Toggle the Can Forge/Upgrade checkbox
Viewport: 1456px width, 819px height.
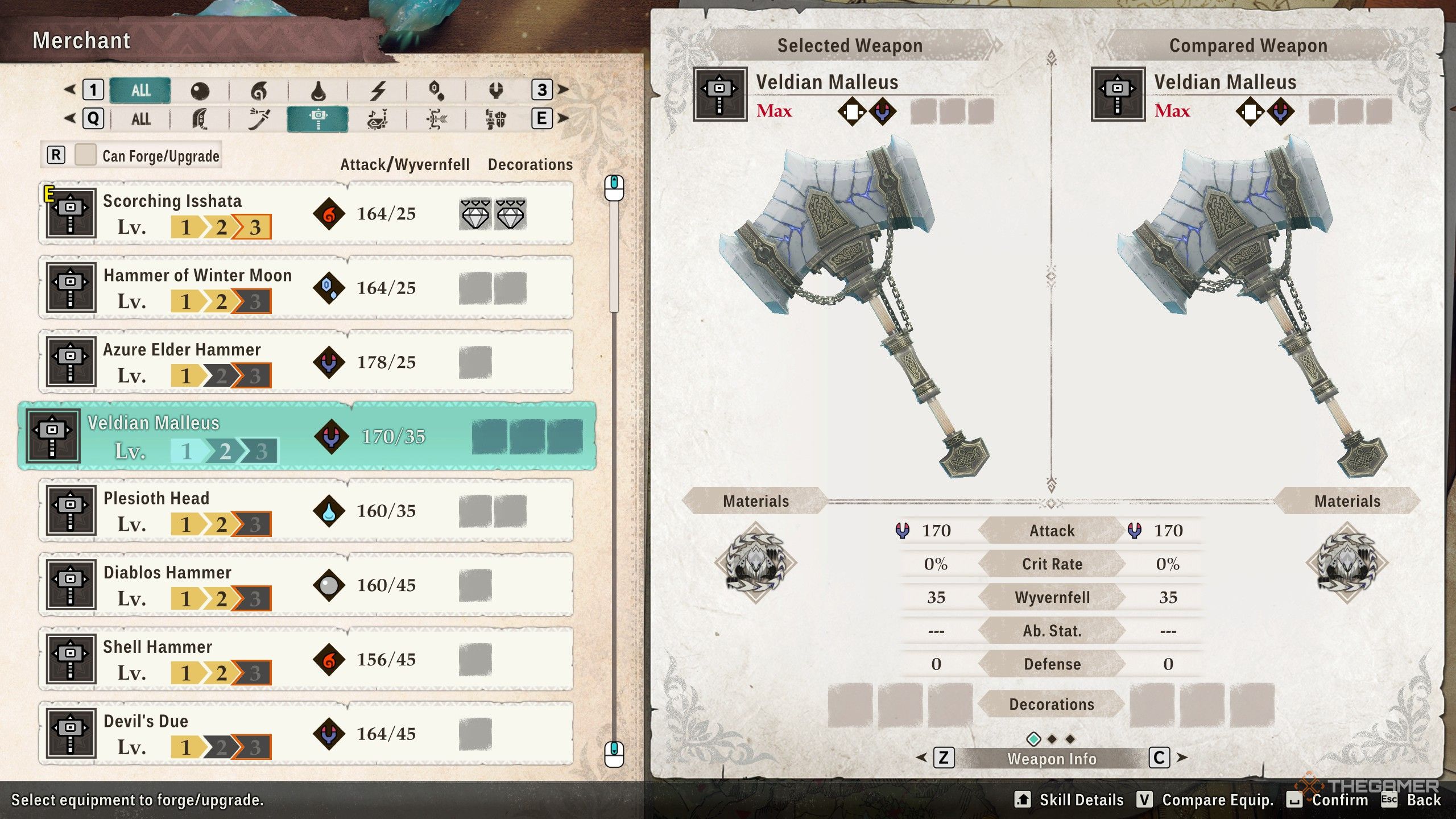click(x=85, y=155)
